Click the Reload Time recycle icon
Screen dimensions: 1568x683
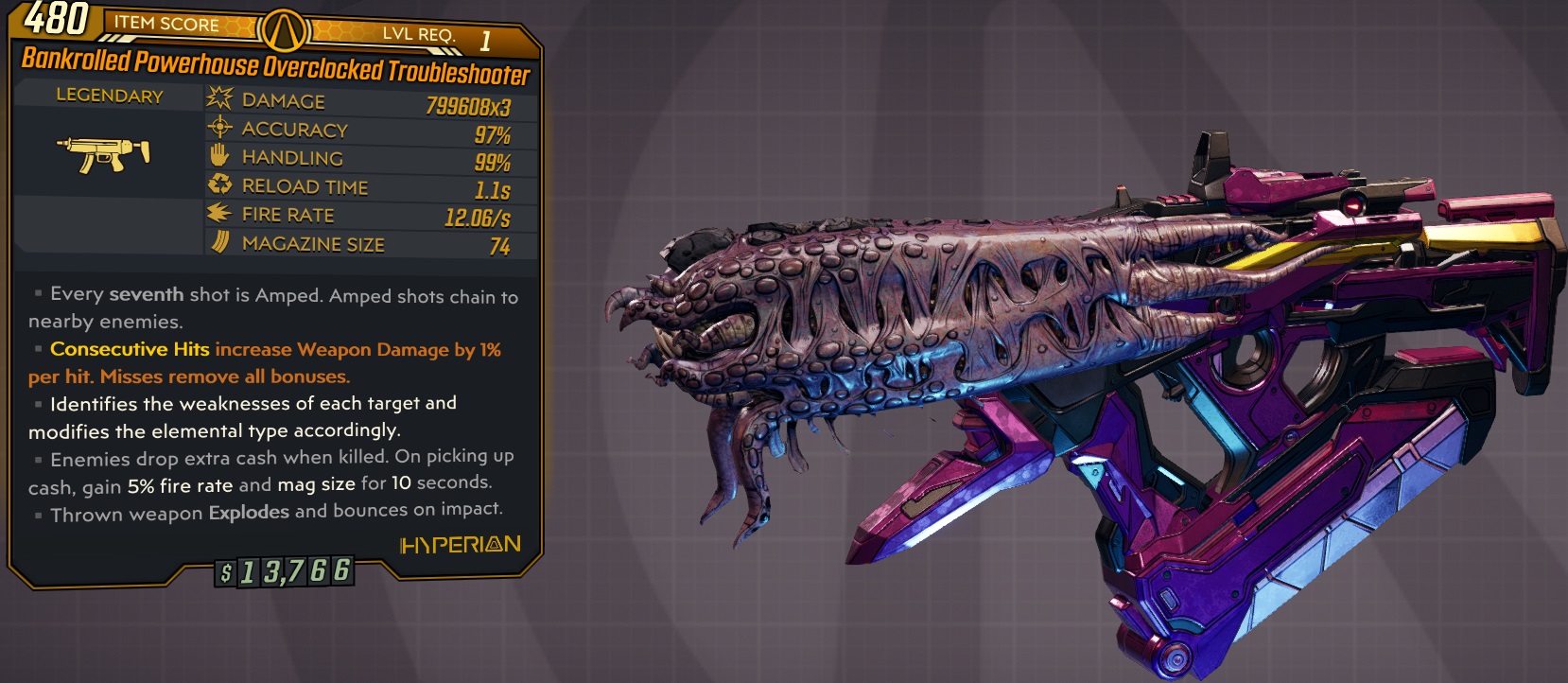point(218,184)
